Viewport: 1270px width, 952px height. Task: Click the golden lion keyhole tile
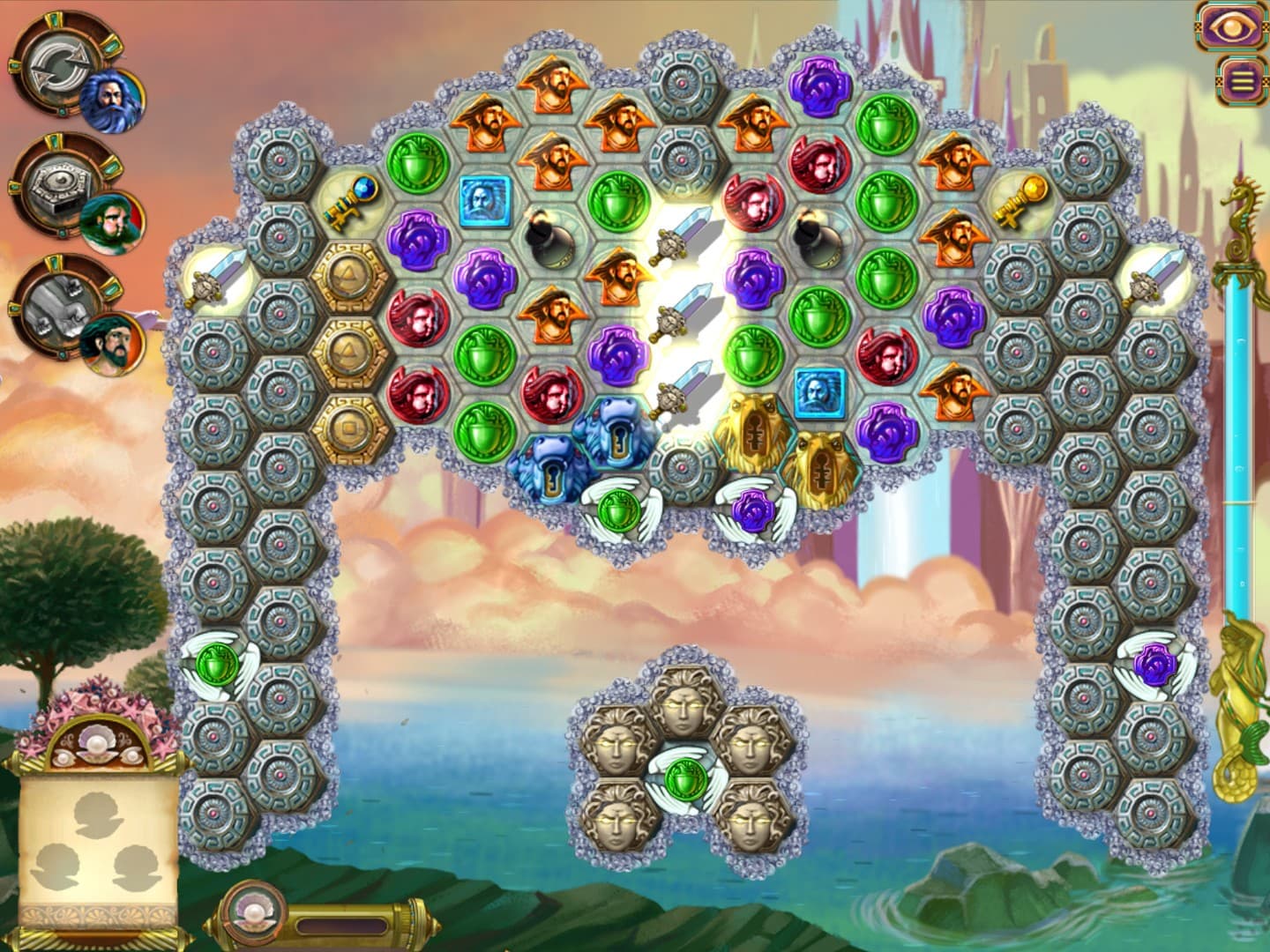(755, 434)
